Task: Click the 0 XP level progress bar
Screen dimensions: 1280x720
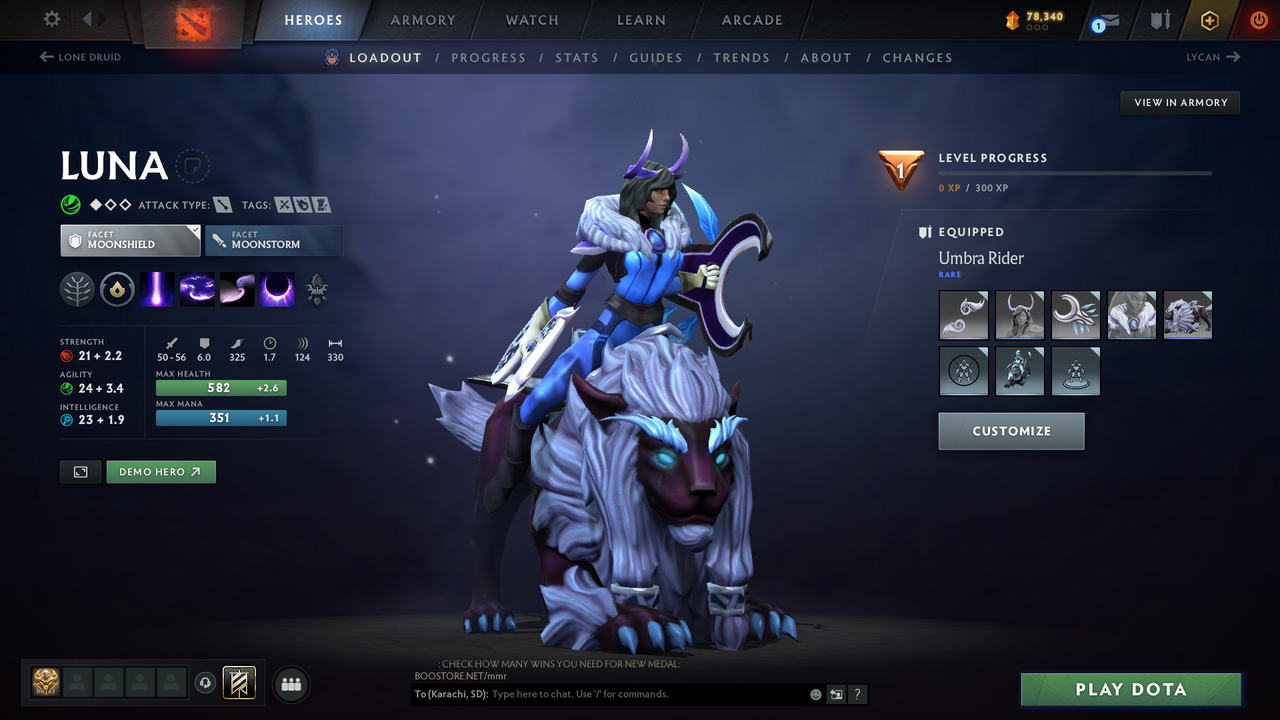Action: point(1075,172)
